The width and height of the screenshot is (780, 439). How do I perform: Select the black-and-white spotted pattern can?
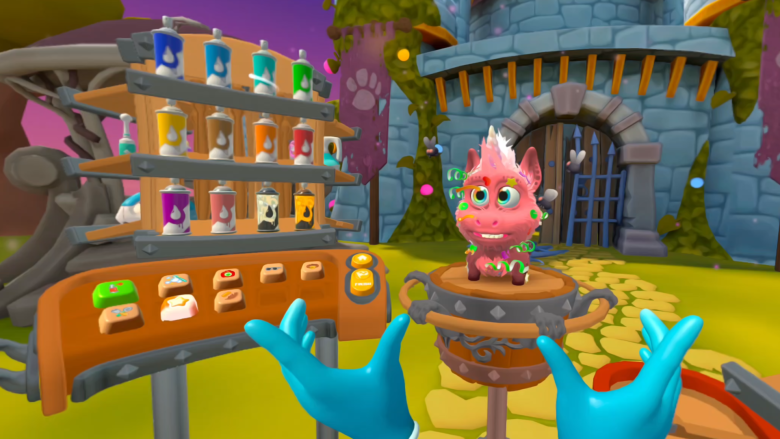[268, 208]
